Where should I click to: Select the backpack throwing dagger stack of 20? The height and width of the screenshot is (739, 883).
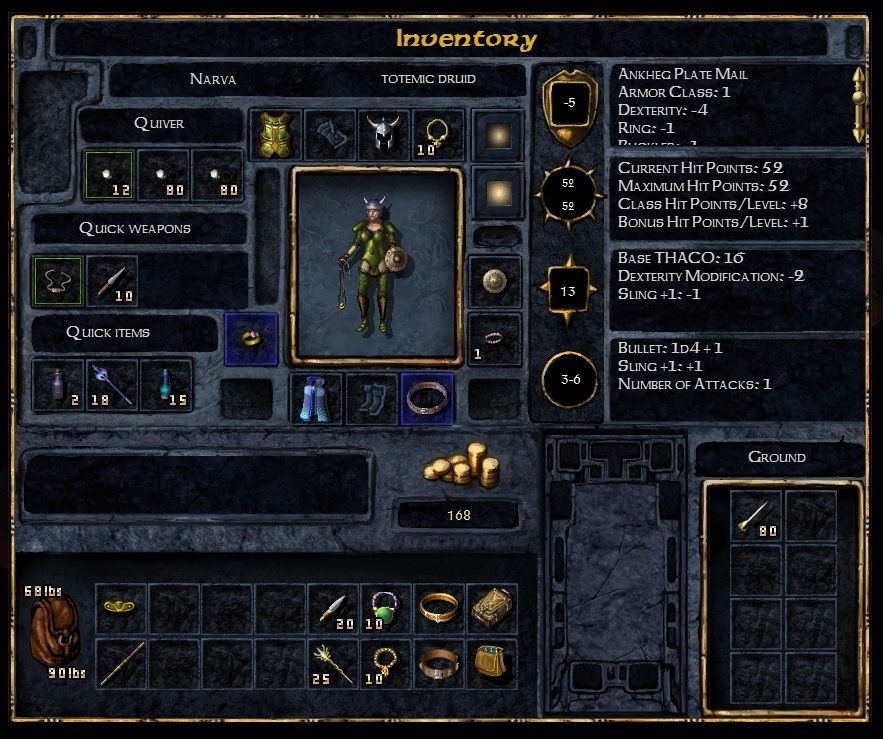click(333, 609)
